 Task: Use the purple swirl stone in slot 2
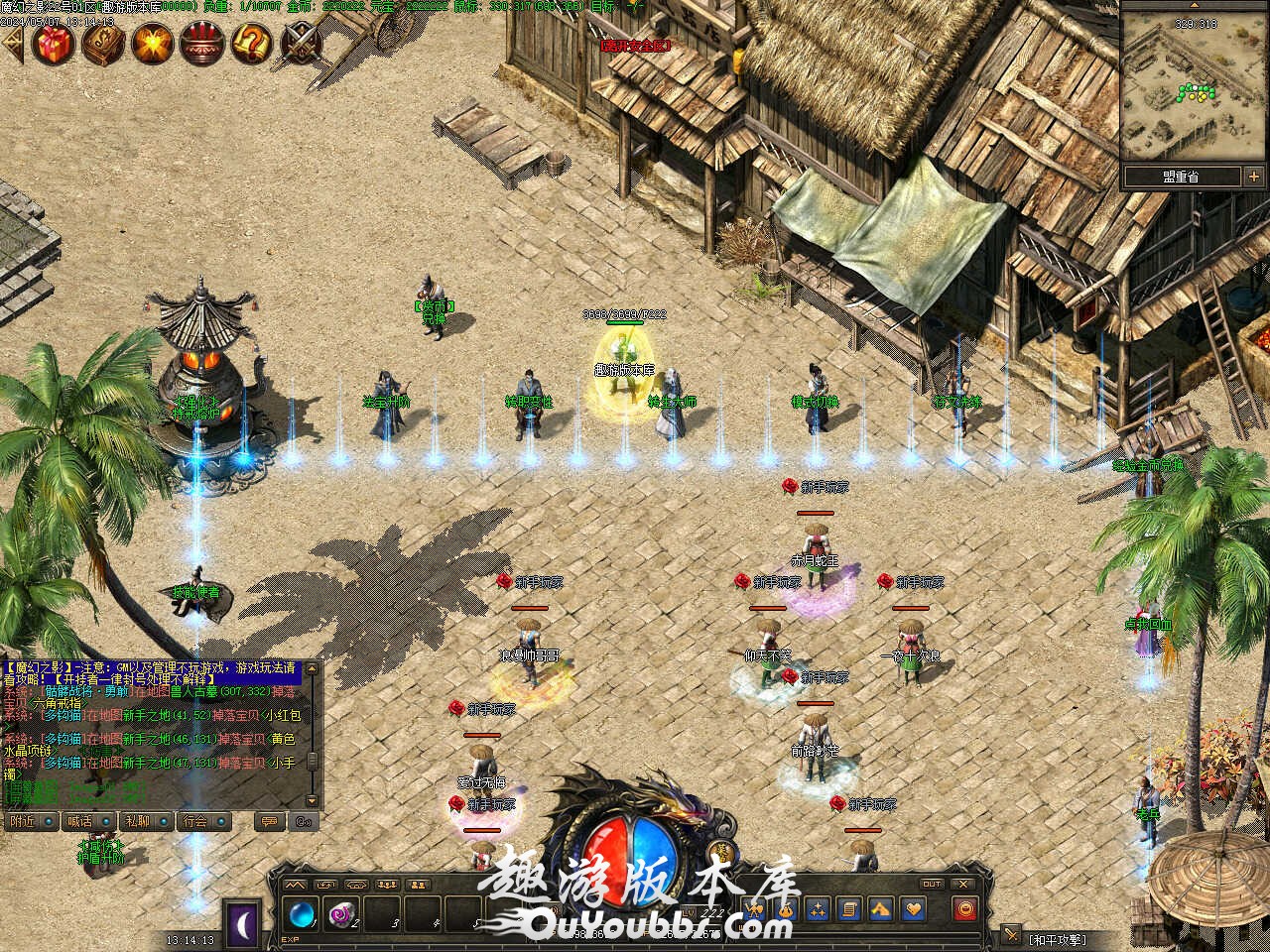(x=342, y=910)
